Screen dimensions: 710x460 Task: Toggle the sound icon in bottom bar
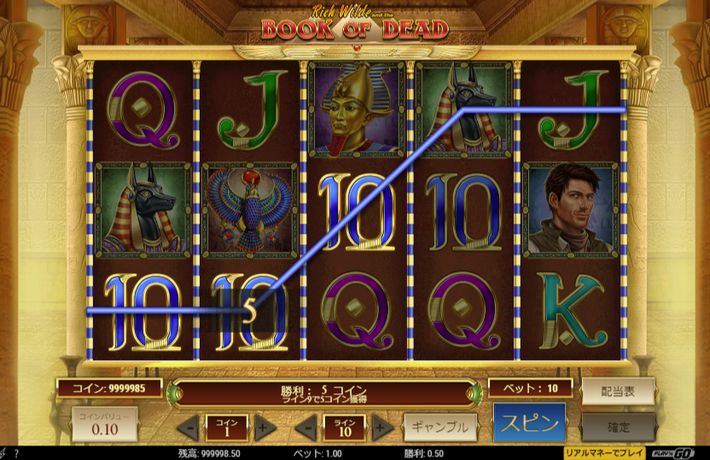[x=5, y=453]
